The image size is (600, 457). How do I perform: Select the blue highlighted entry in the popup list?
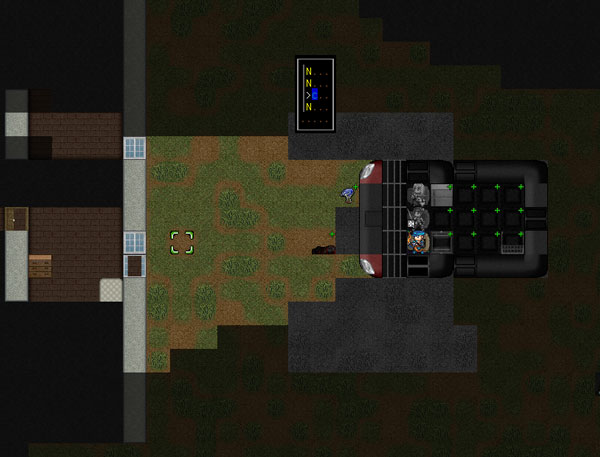[314, 94]
